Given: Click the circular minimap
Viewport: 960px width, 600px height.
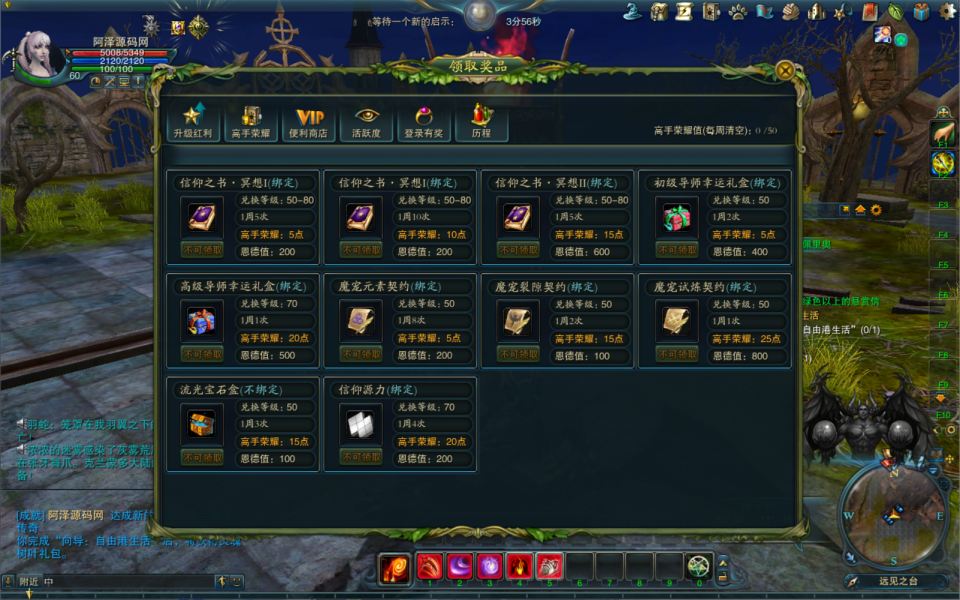Looking at the screenshot, I should (893, 513).
